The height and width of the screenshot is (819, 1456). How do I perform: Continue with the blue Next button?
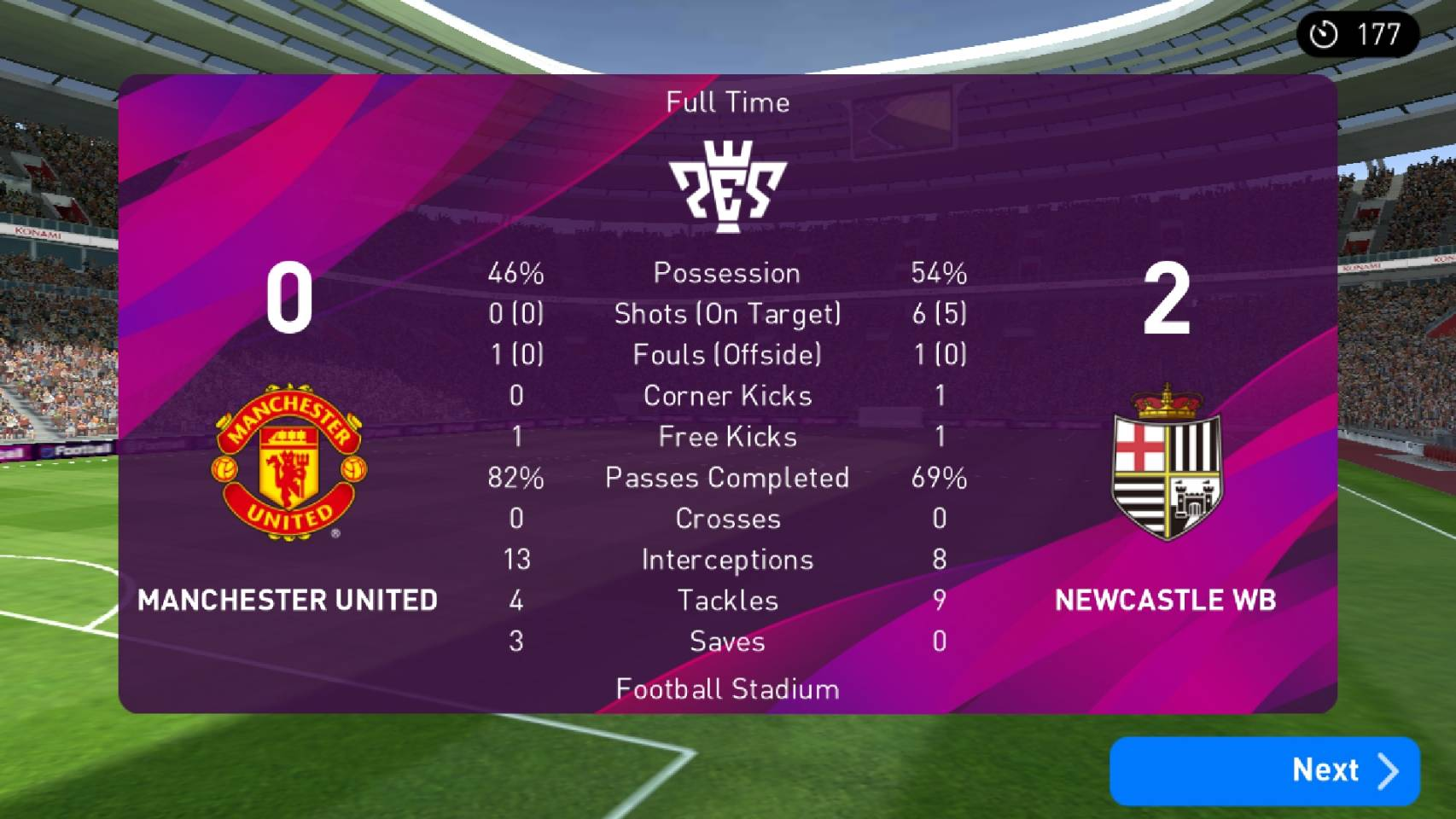click(1264, 770)
